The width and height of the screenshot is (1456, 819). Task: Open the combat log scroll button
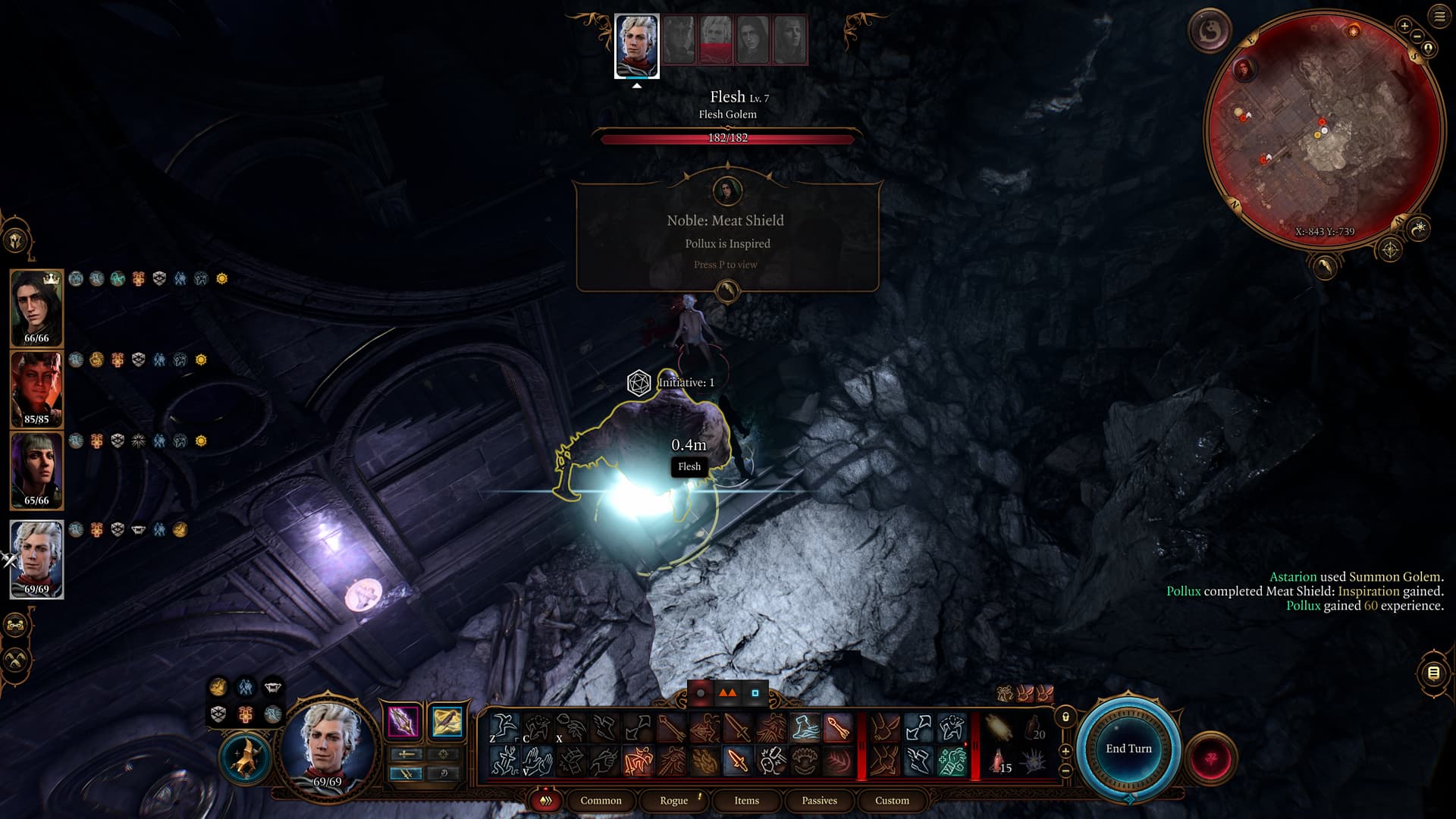point(1433,673)
